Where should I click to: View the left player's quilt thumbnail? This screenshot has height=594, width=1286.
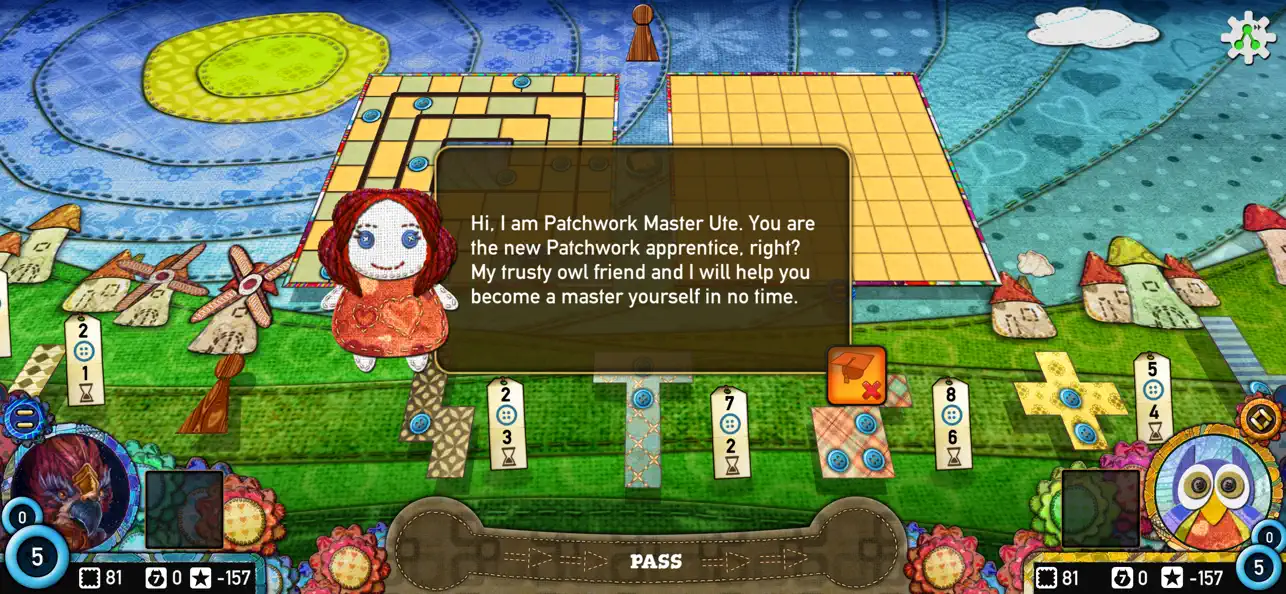184,510
